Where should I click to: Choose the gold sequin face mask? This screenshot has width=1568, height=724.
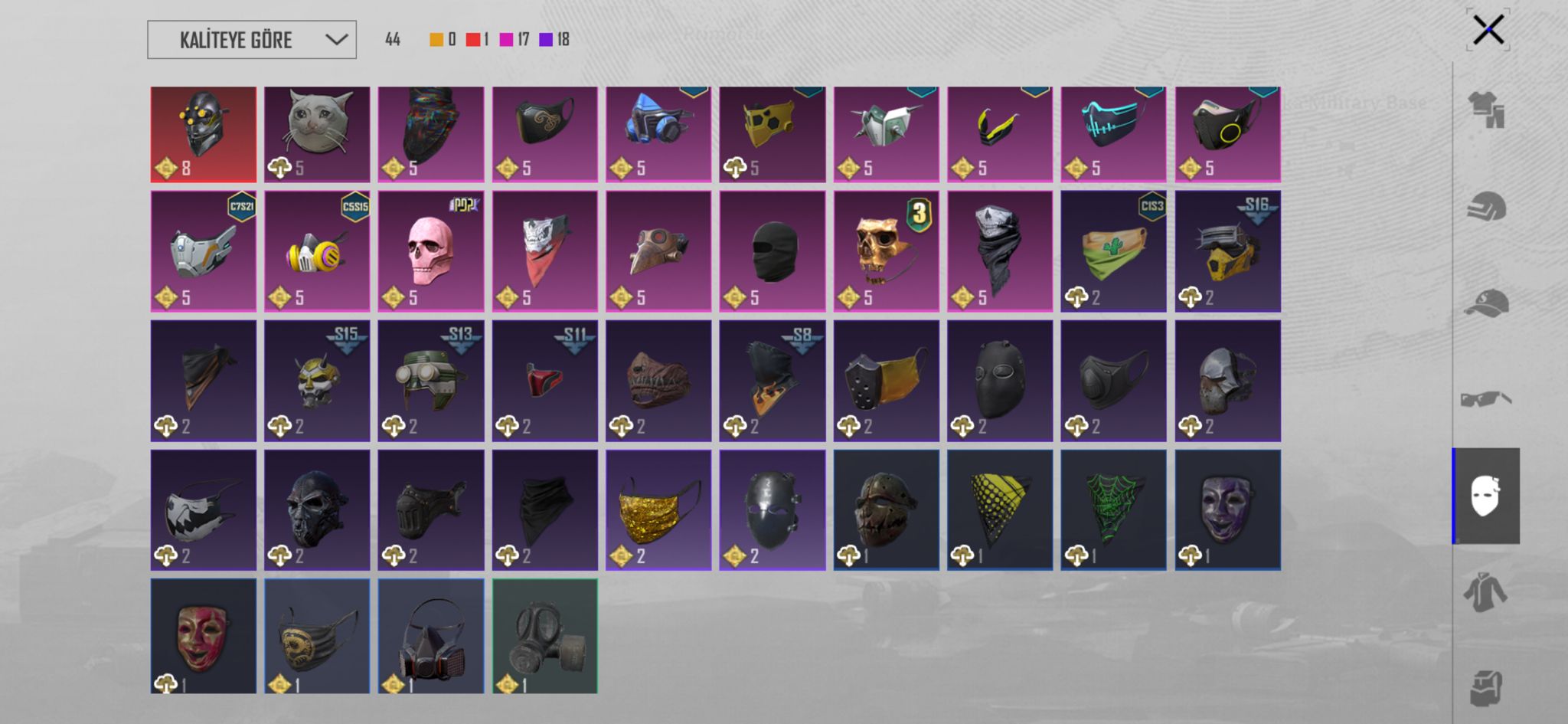tap(658, 509)
